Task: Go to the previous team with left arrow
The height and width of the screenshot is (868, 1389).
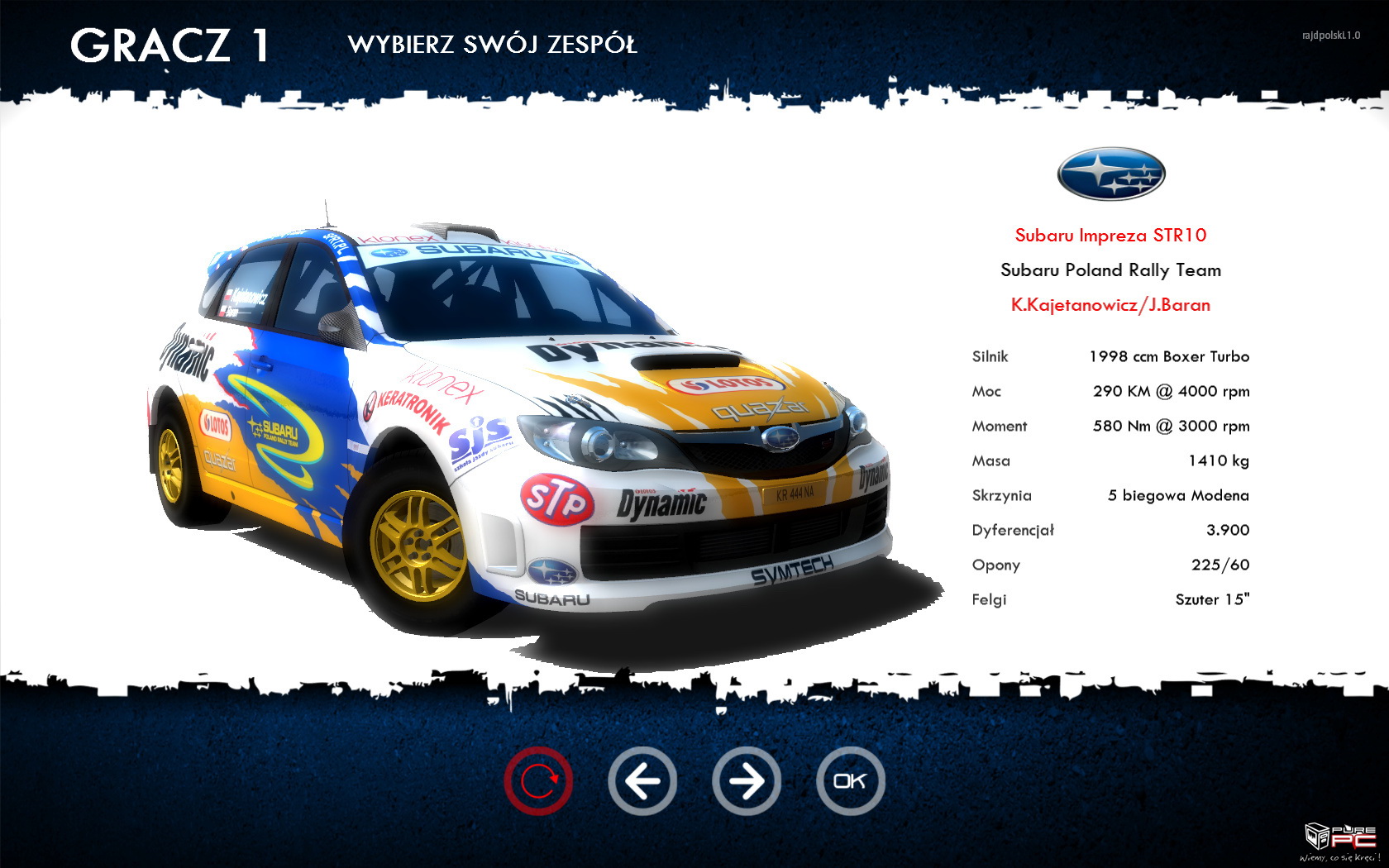Action: click(642, 781)
